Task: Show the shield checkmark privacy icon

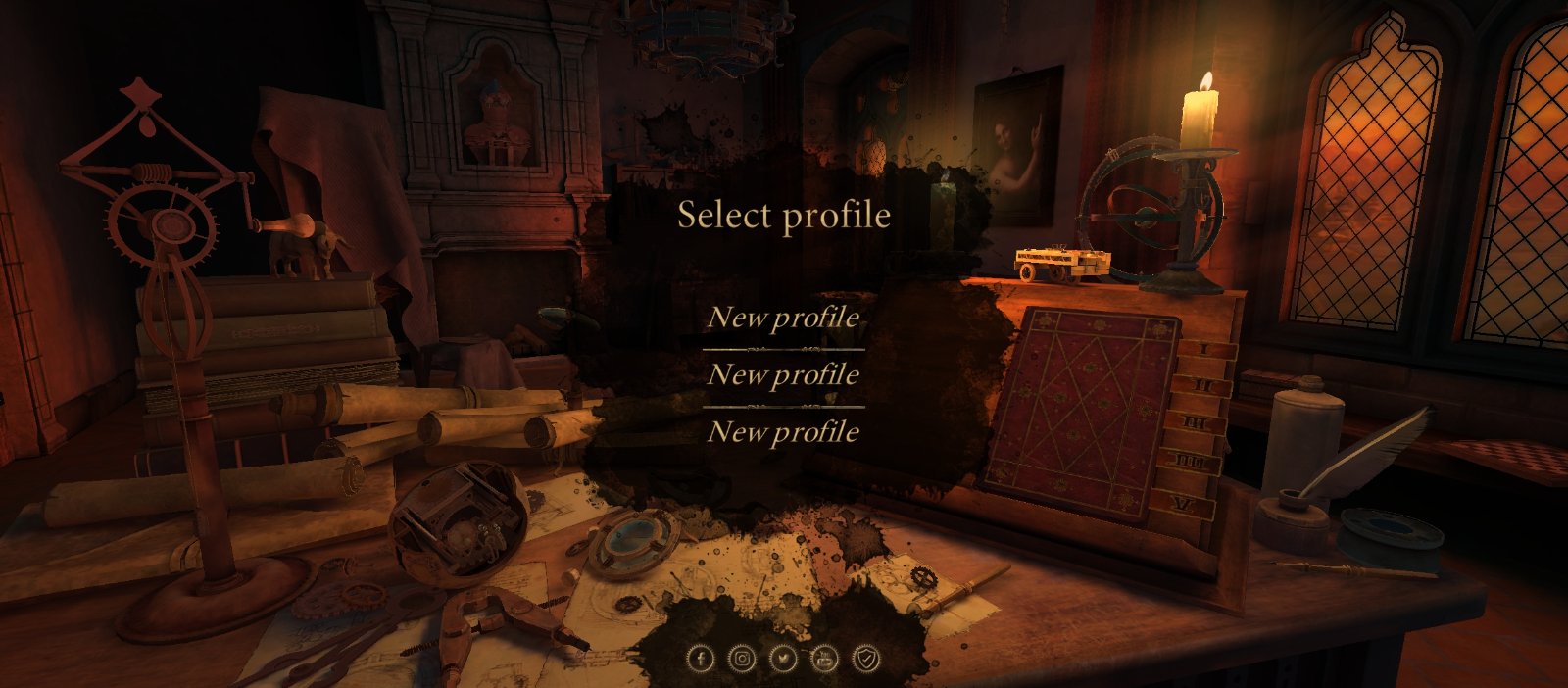Action: 867,659
